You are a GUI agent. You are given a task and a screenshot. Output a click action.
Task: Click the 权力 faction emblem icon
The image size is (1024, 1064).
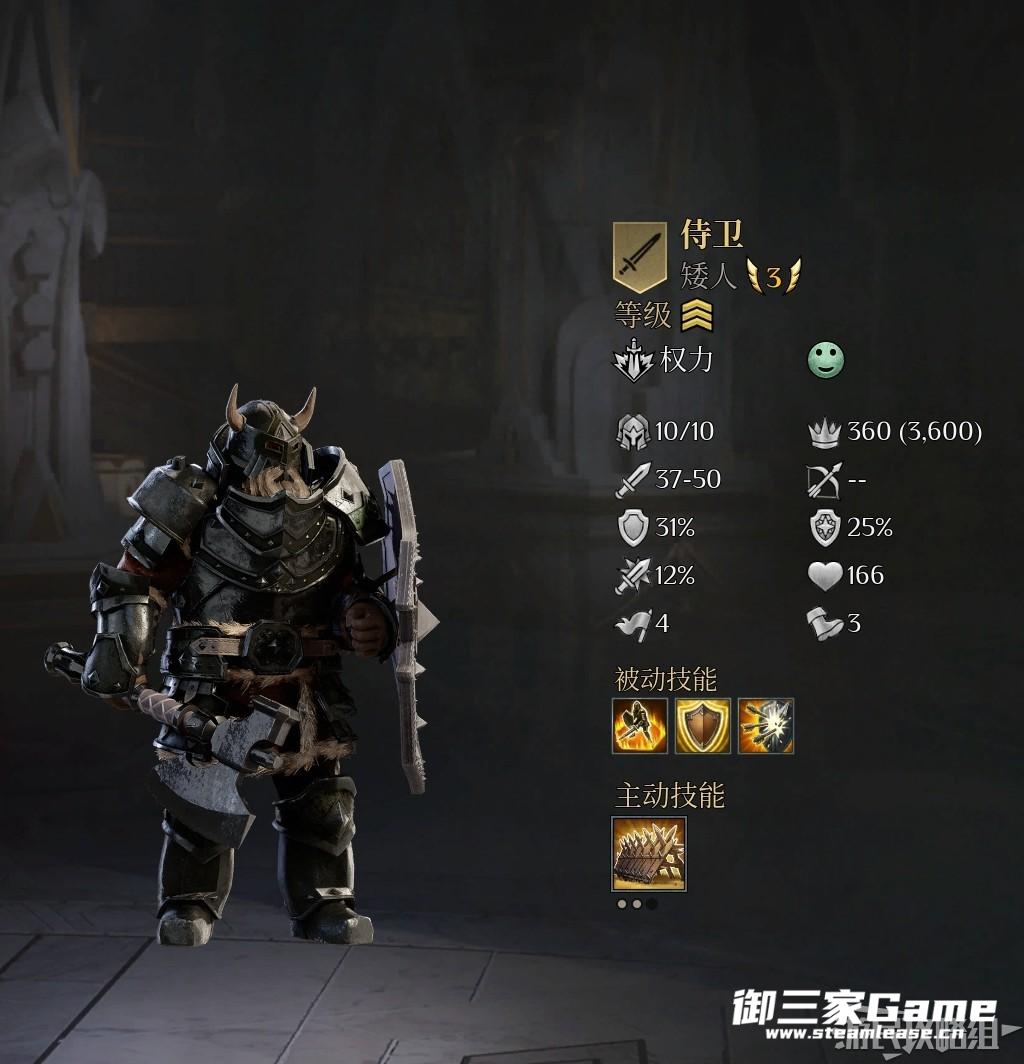633,360
